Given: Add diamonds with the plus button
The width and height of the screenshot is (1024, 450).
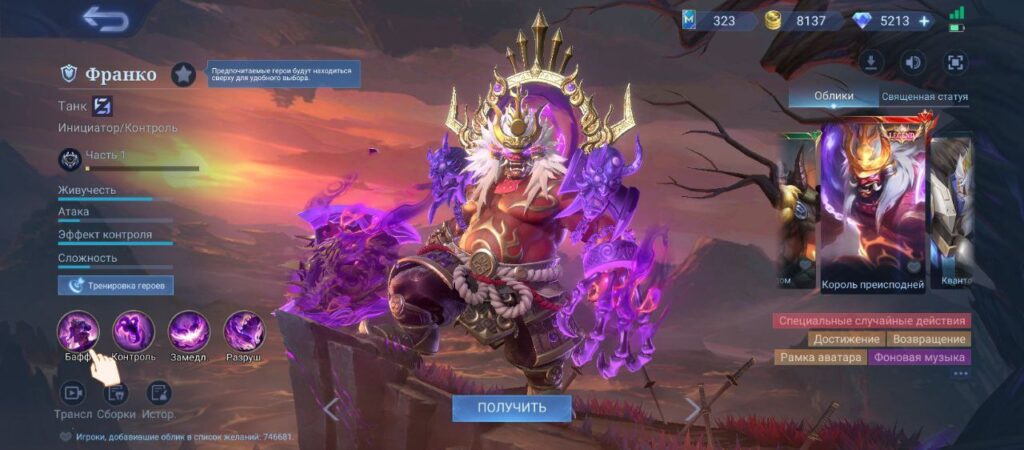Looking at the screenshot, I should pyautogui.click(x=924, y=20).
